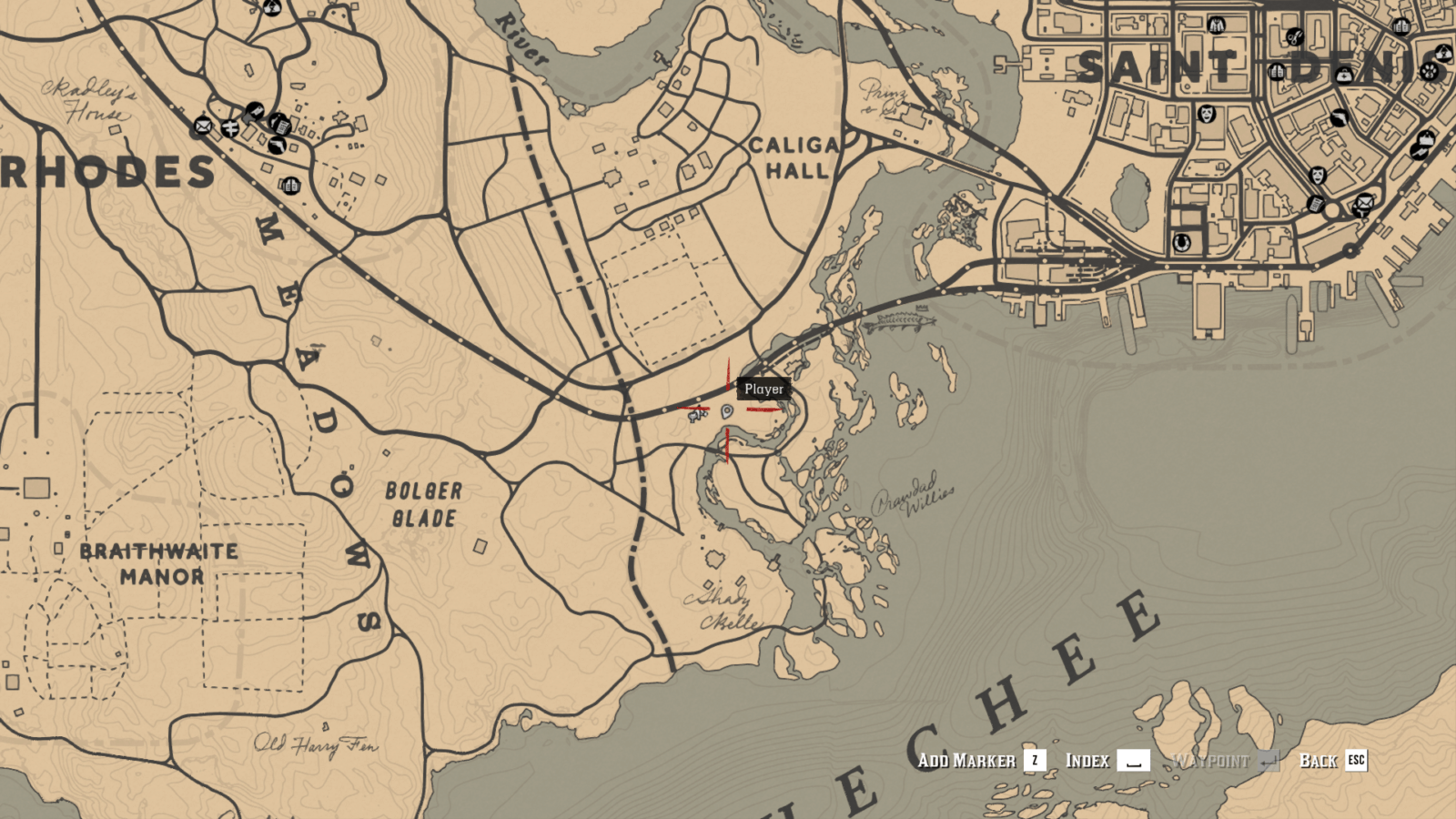
Task: Select the Player position marker
Action: click(x=728, y=411)
